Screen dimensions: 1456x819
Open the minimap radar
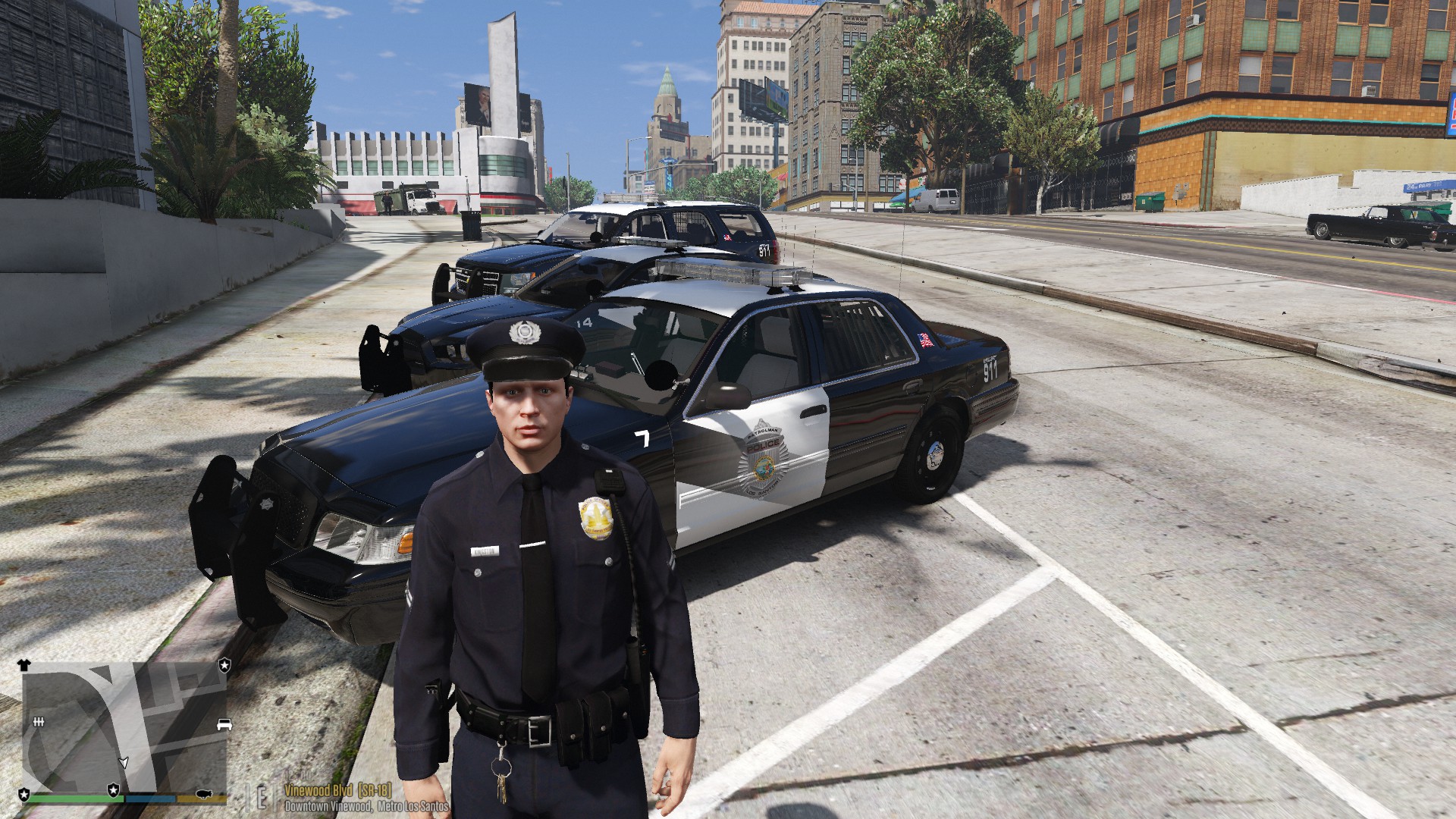(x=124, y=726)
